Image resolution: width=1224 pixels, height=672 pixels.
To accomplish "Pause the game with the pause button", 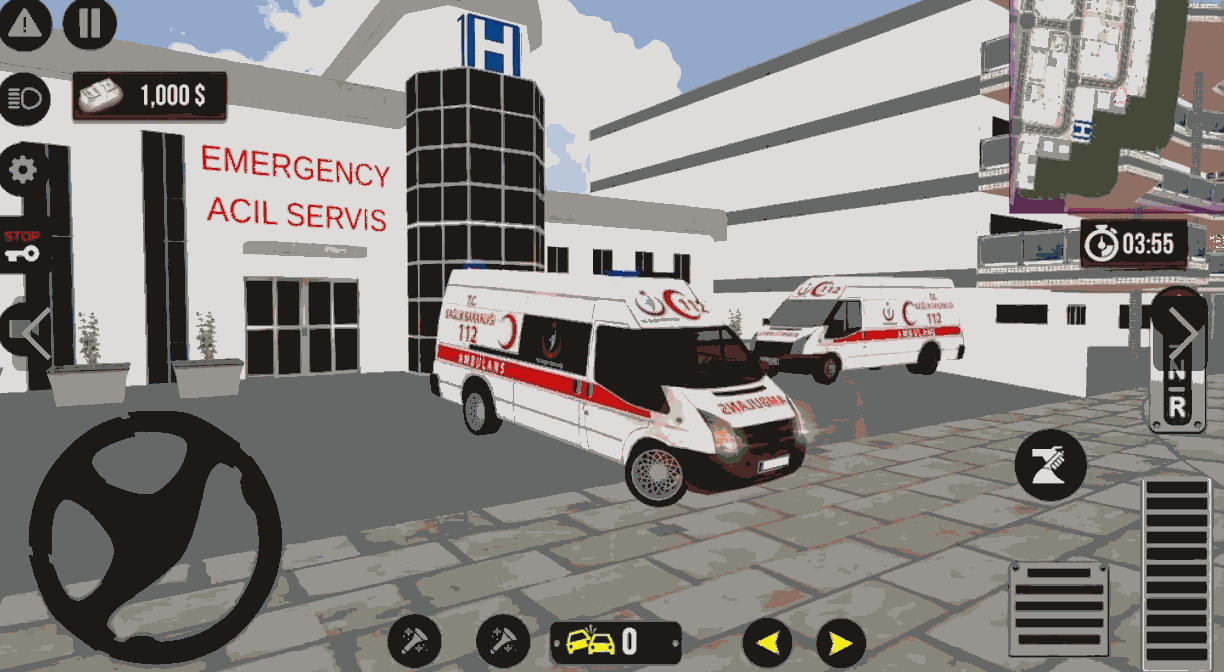I will 90,24.
